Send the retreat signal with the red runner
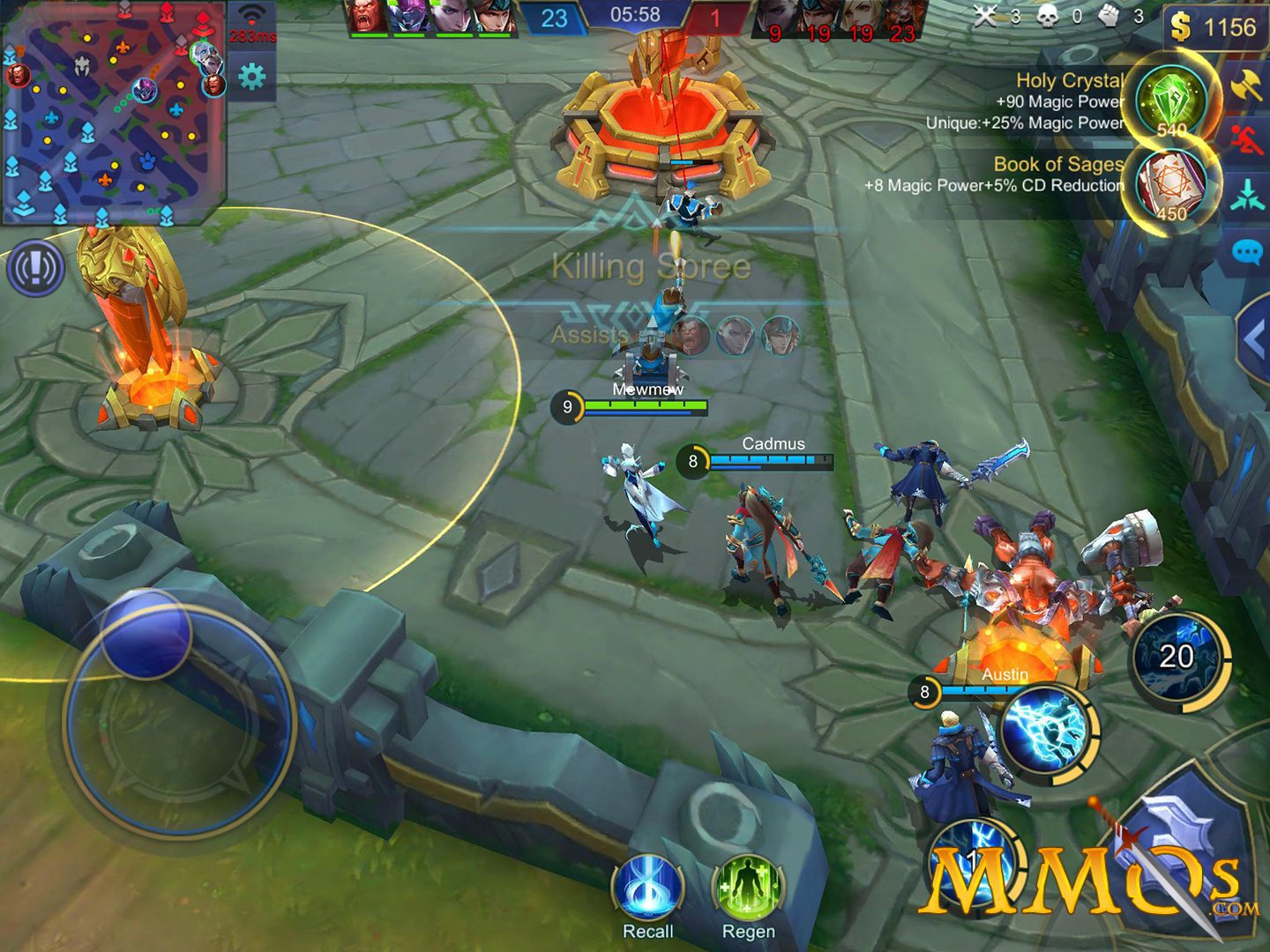This screenshot has height=952, width=1270. tap(1247, 141)
